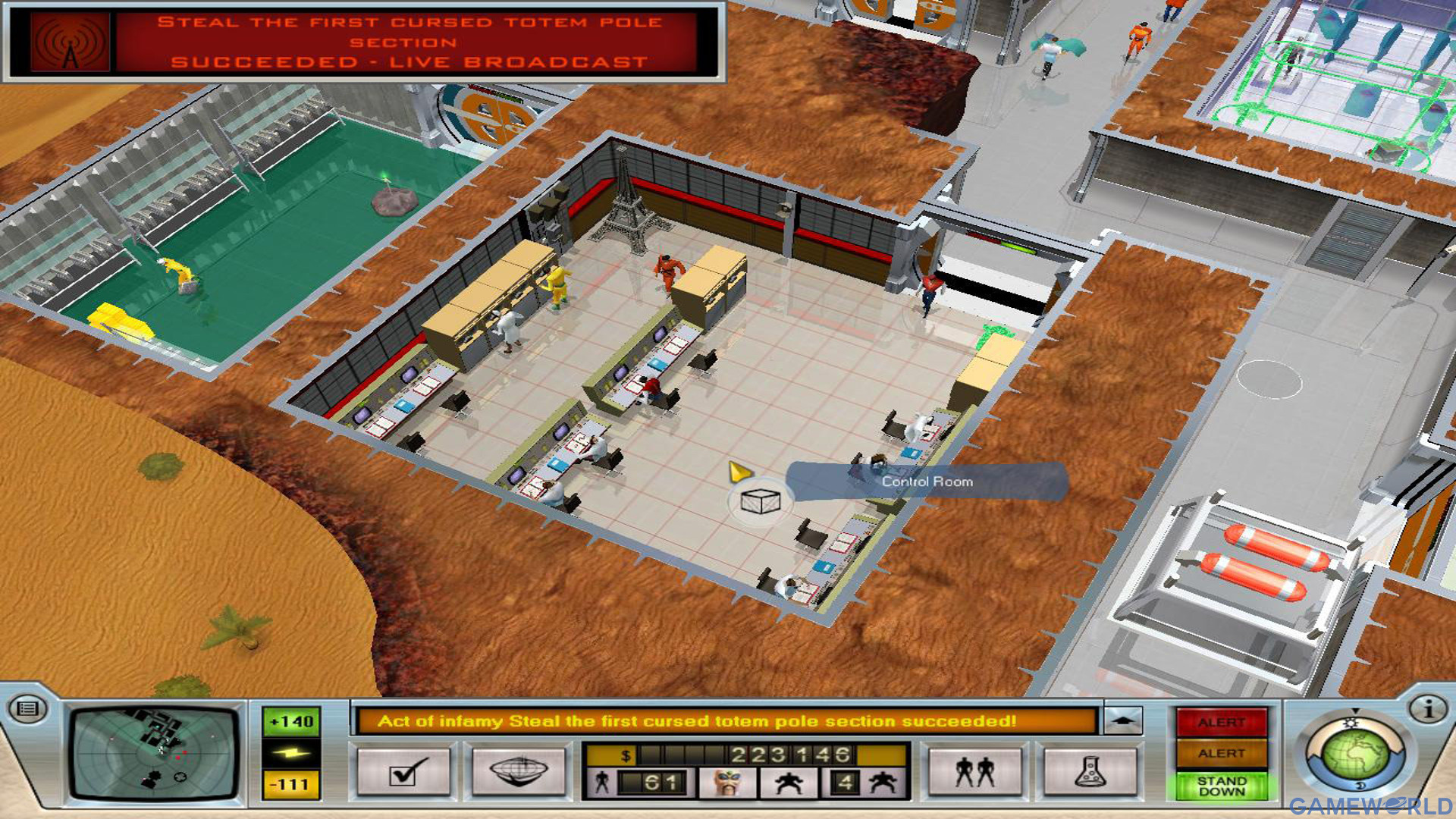Set the orange Alert level
1456x819 pixels.
click(1221, 753)
